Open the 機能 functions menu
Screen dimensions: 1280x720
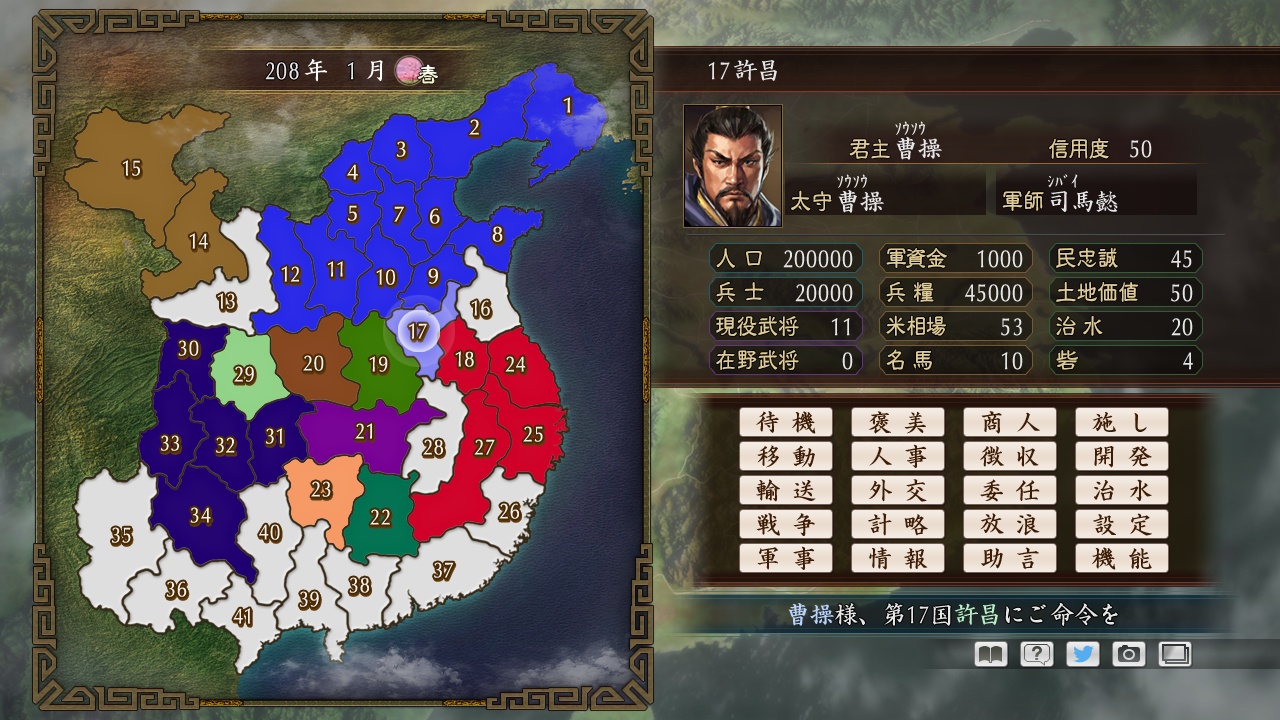coord(1122,558)
